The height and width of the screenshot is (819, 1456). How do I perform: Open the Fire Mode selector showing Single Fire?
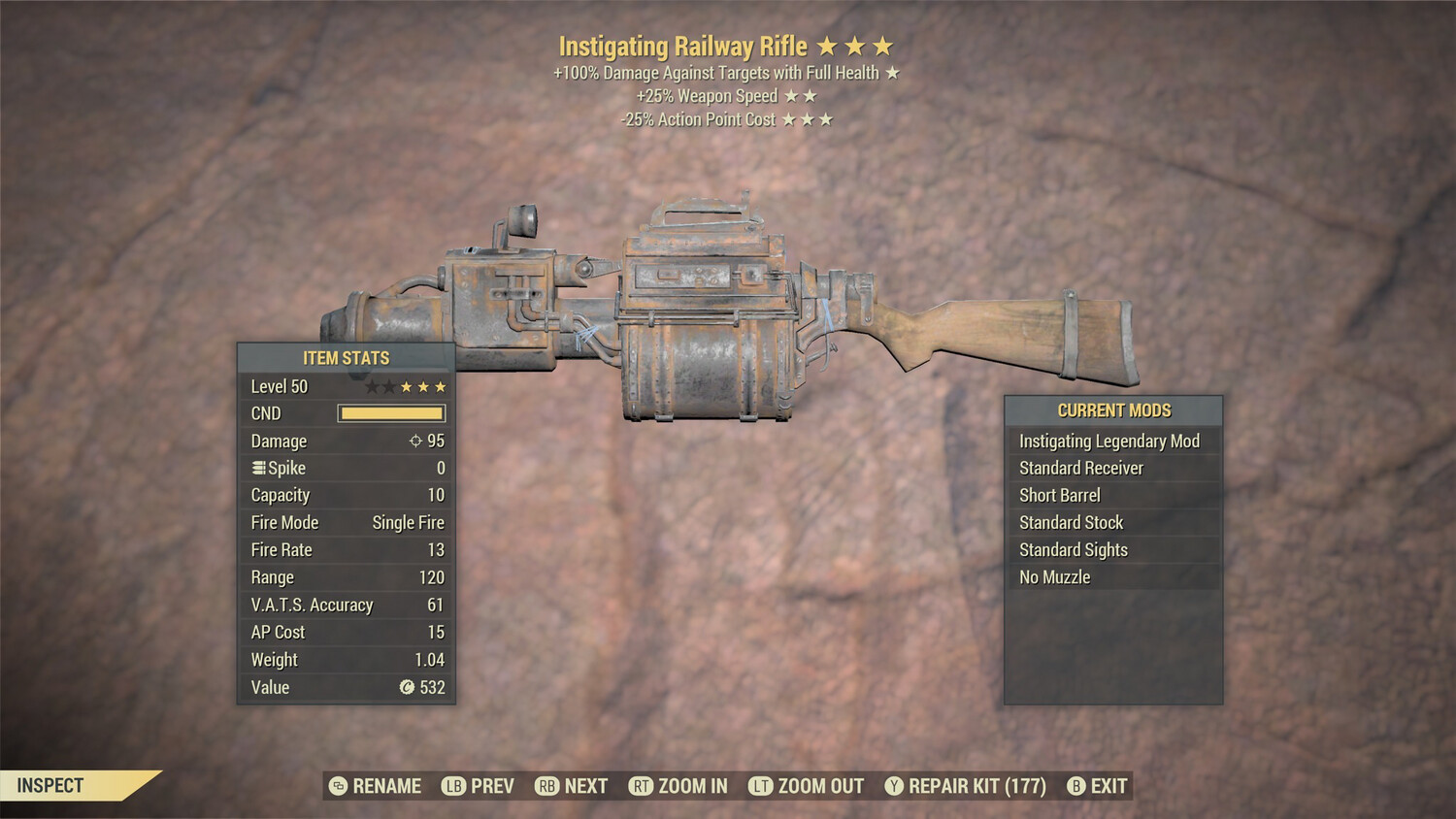pyautogui.click(x=408, y=522)
